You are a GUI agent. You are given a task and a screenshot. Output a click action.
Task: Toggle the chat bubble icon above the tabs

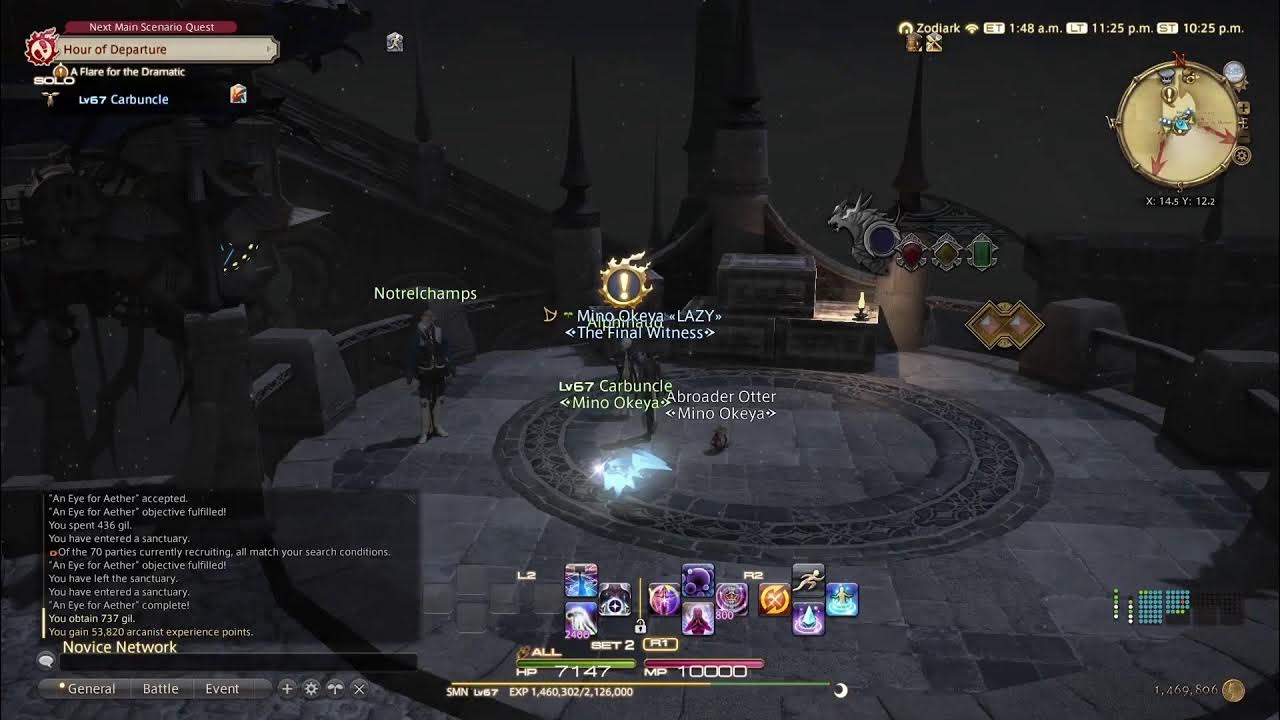click(44, 660)
